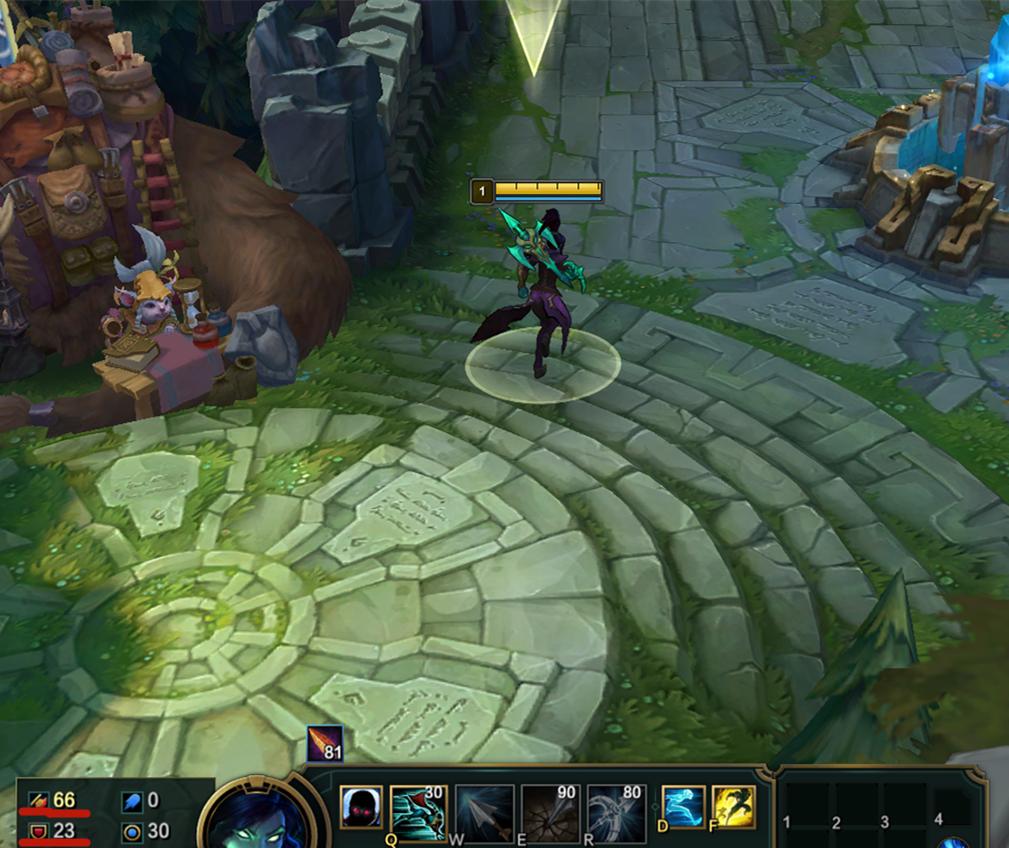This screenshot has height=848, width=1009.
Task: Activate the Flash summoner spell
Action: click(x=733, y=807)
